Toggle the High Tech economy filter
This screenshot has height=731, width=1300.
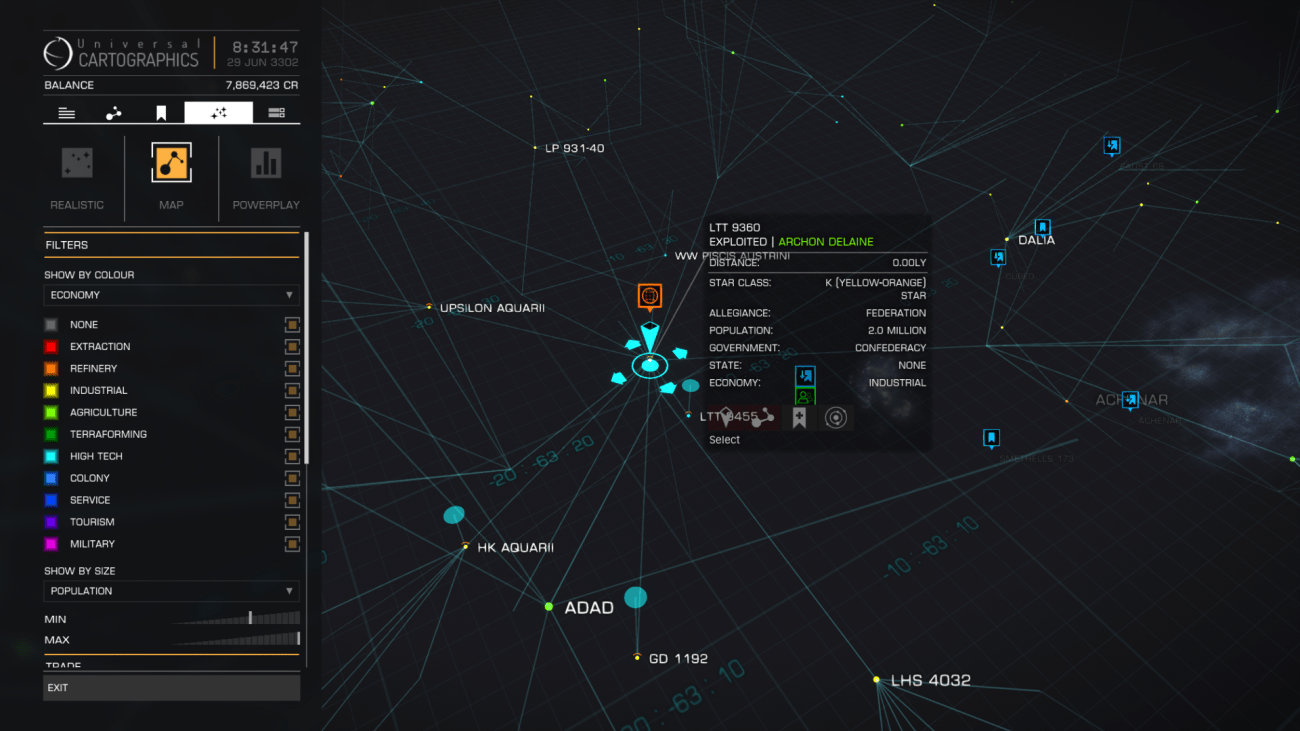click(x=291, y=456)
